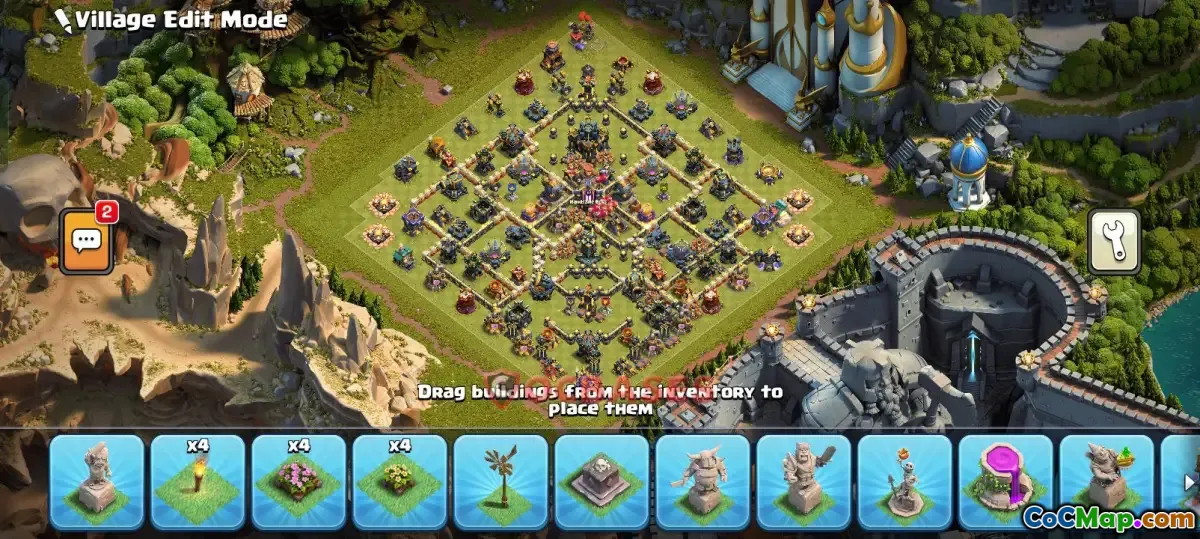Open the chat with 2 notifications
Image resolution: width=1200 pixels, height=539 pixels.
coord(86,241)
